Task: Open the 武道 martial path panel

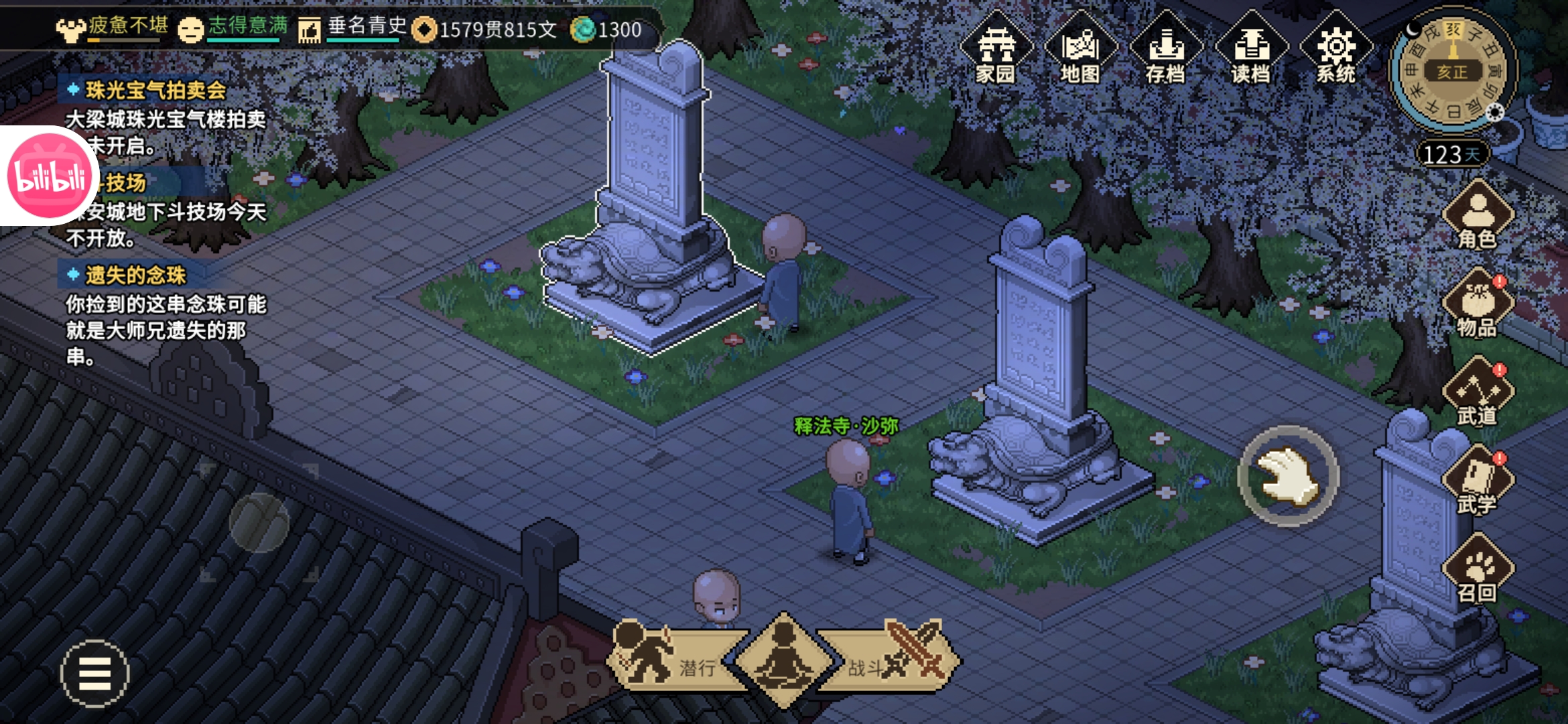Action: click(x=1478, y=393)
